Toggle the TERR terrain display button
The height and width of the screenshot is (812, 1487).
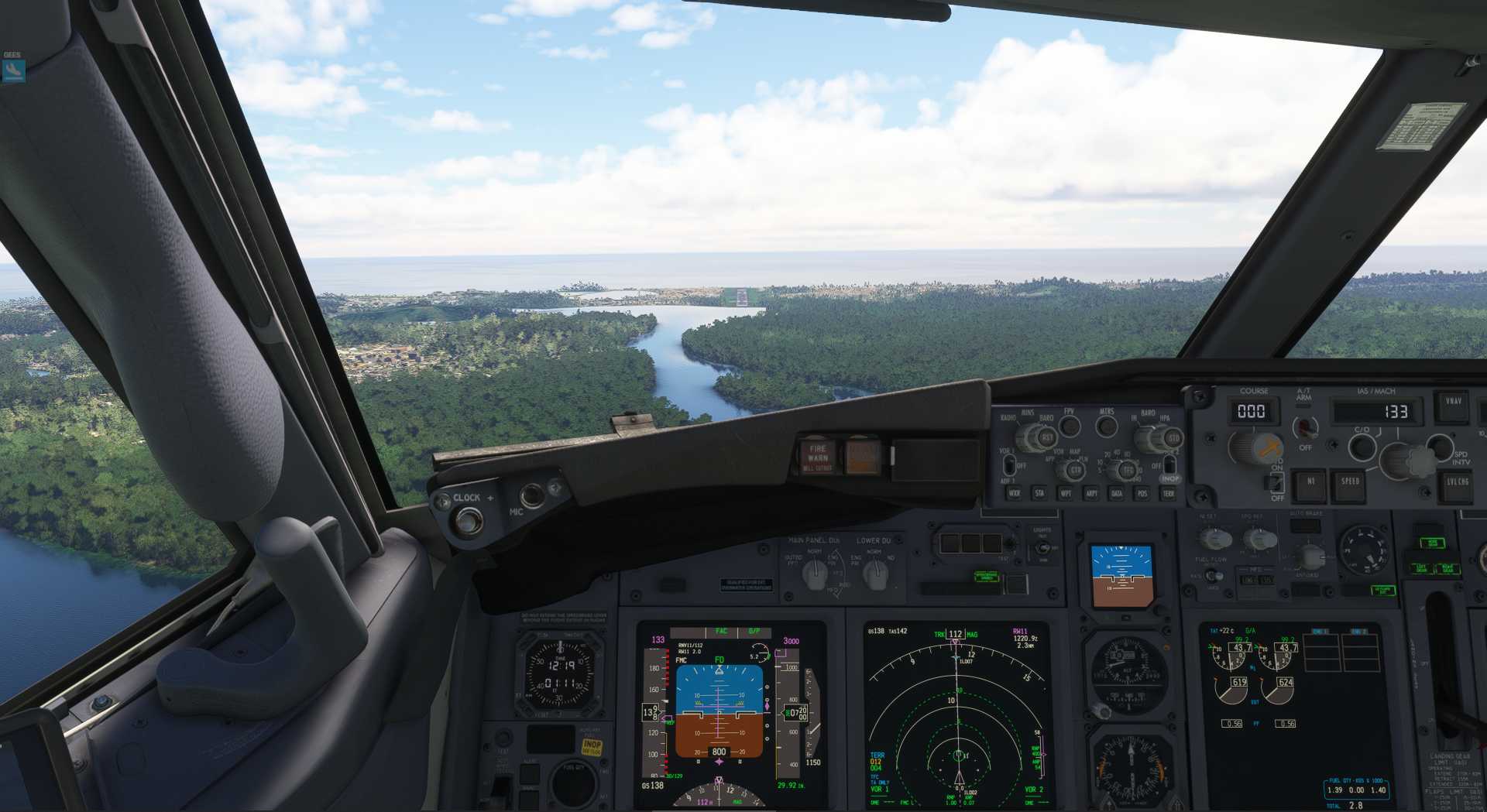(1168, 492)
